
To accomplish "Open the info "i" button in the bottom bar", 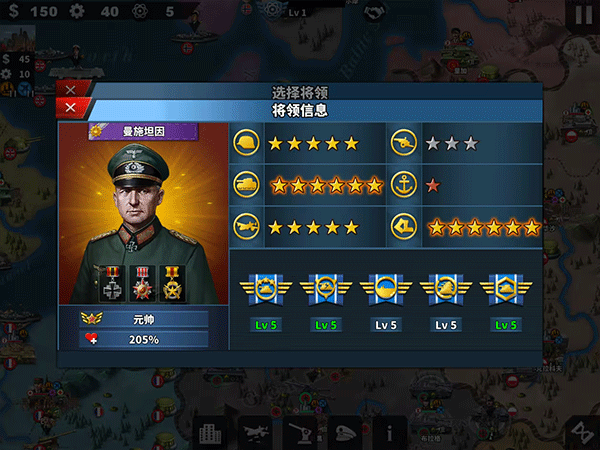I will (x=389, y=432).
